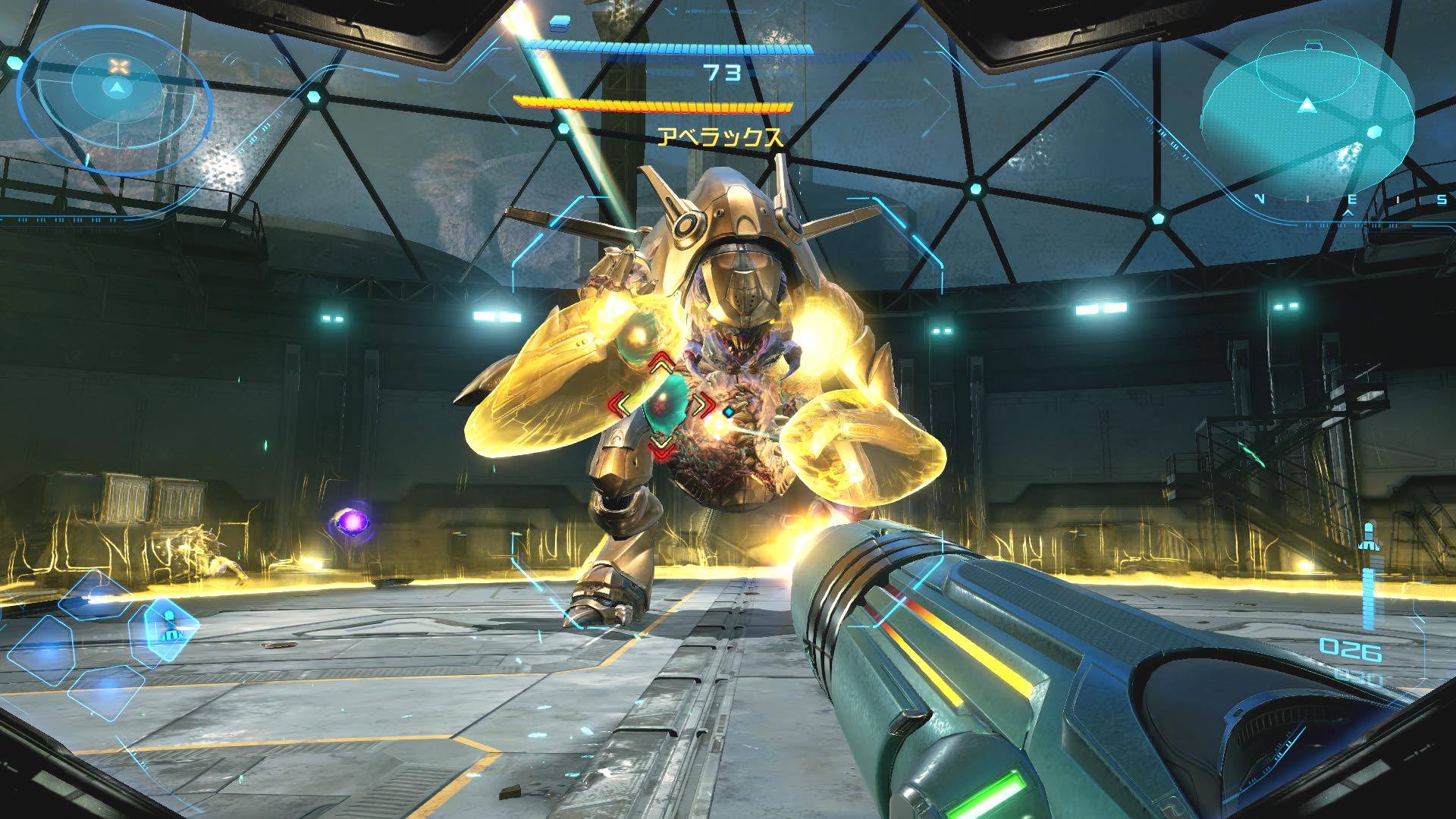Click the circular enemy radar
The height and width of the screenshot is (819, 1456).
115,96
